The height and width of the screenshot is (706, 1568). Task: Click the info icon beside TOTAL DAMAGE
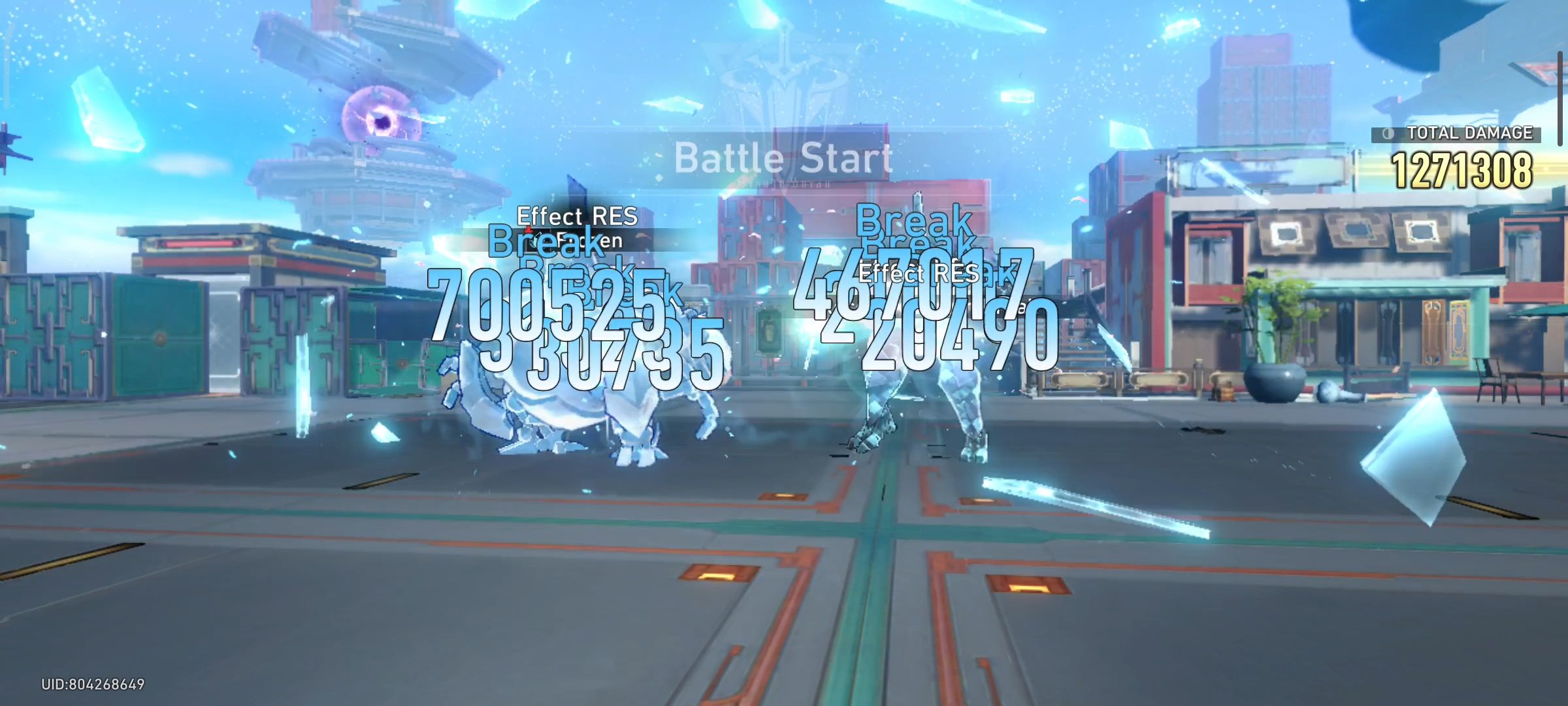click(x=1387, y=133)
